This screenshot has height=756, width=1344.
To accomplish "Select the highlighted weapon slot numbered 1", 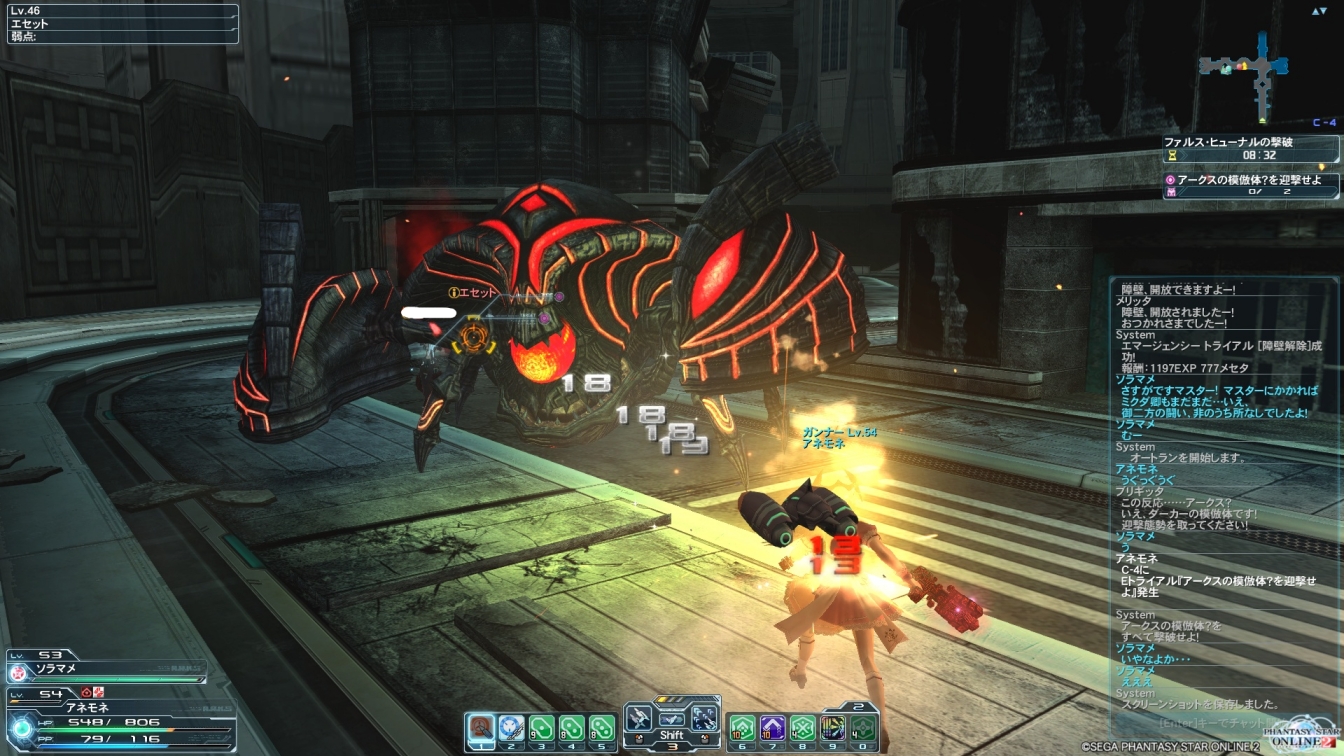I will pyautogui.click(x=482, y=727).
